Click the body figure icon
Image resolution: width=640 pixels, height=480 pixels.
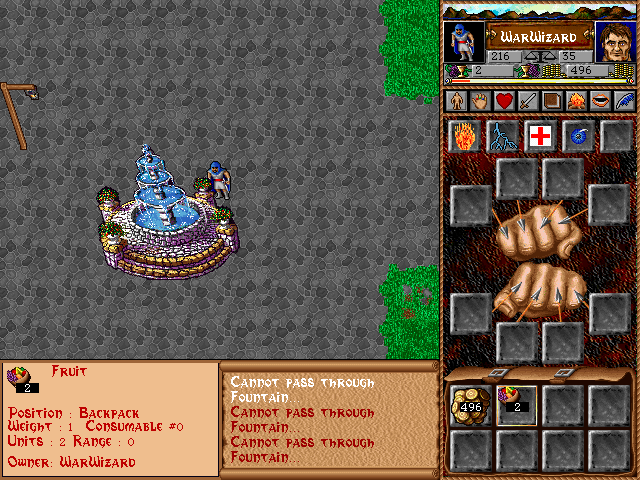tap(456, 101)
